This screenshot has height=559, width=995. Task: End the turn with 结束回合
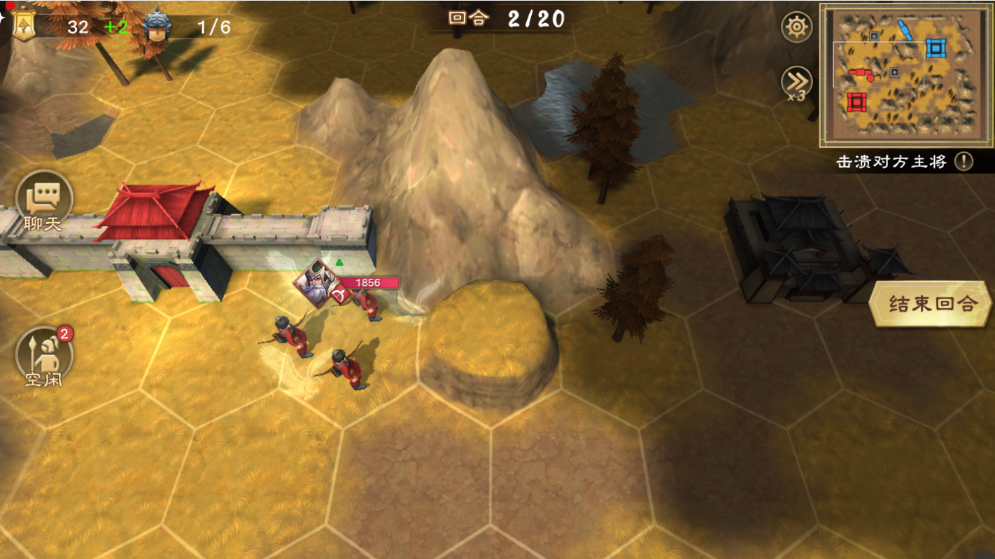[932, 303]
